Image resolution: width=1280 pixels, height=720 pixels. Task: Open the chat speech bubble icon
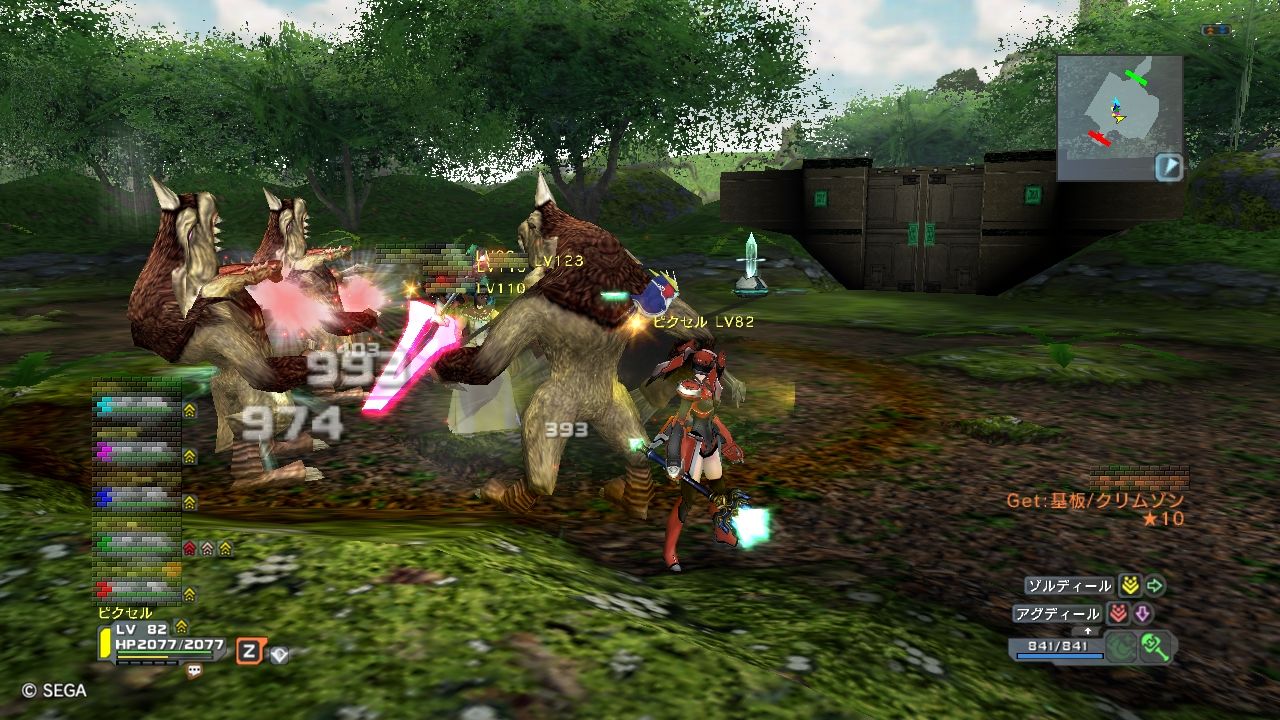pos(194,671)
